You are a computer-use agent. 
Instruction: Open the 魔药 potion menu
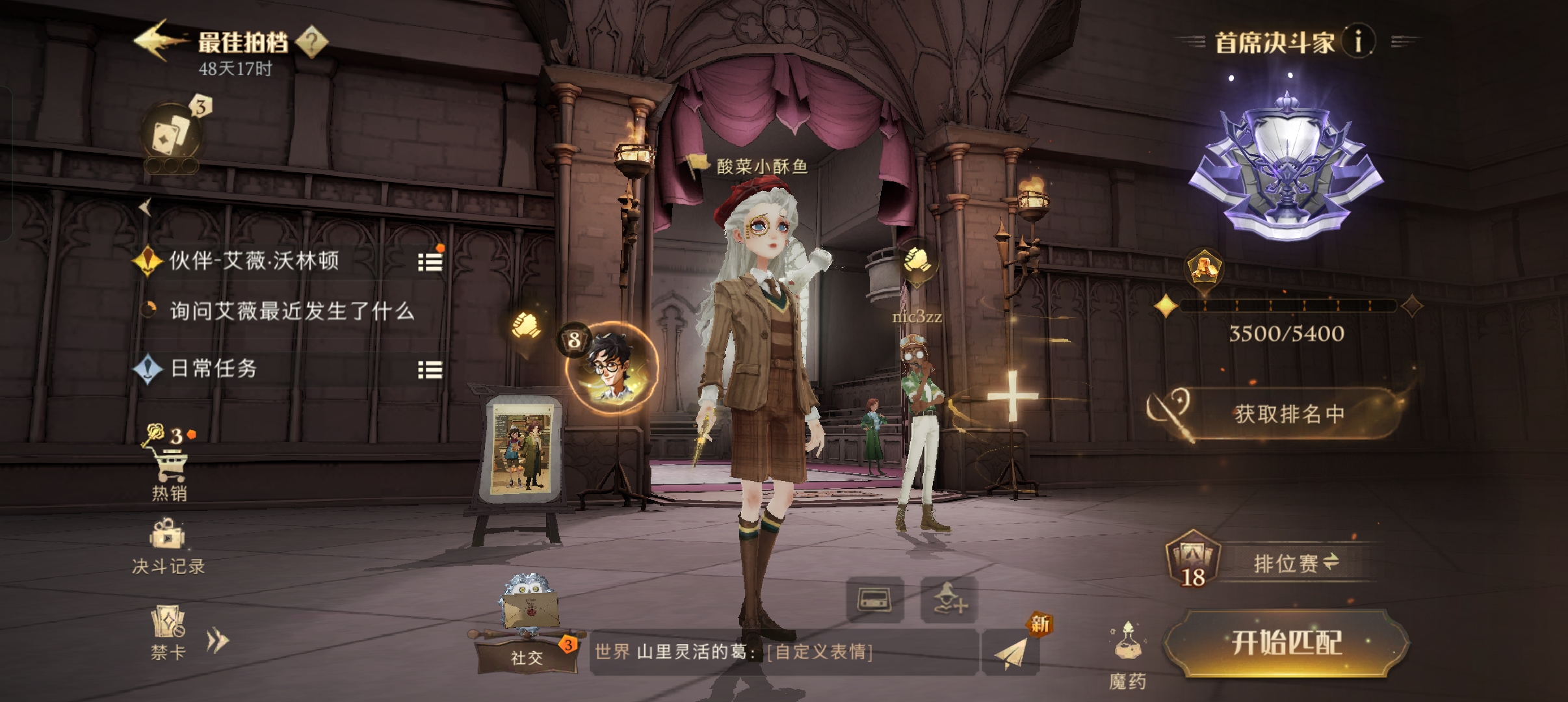(x=1127, y=653)
